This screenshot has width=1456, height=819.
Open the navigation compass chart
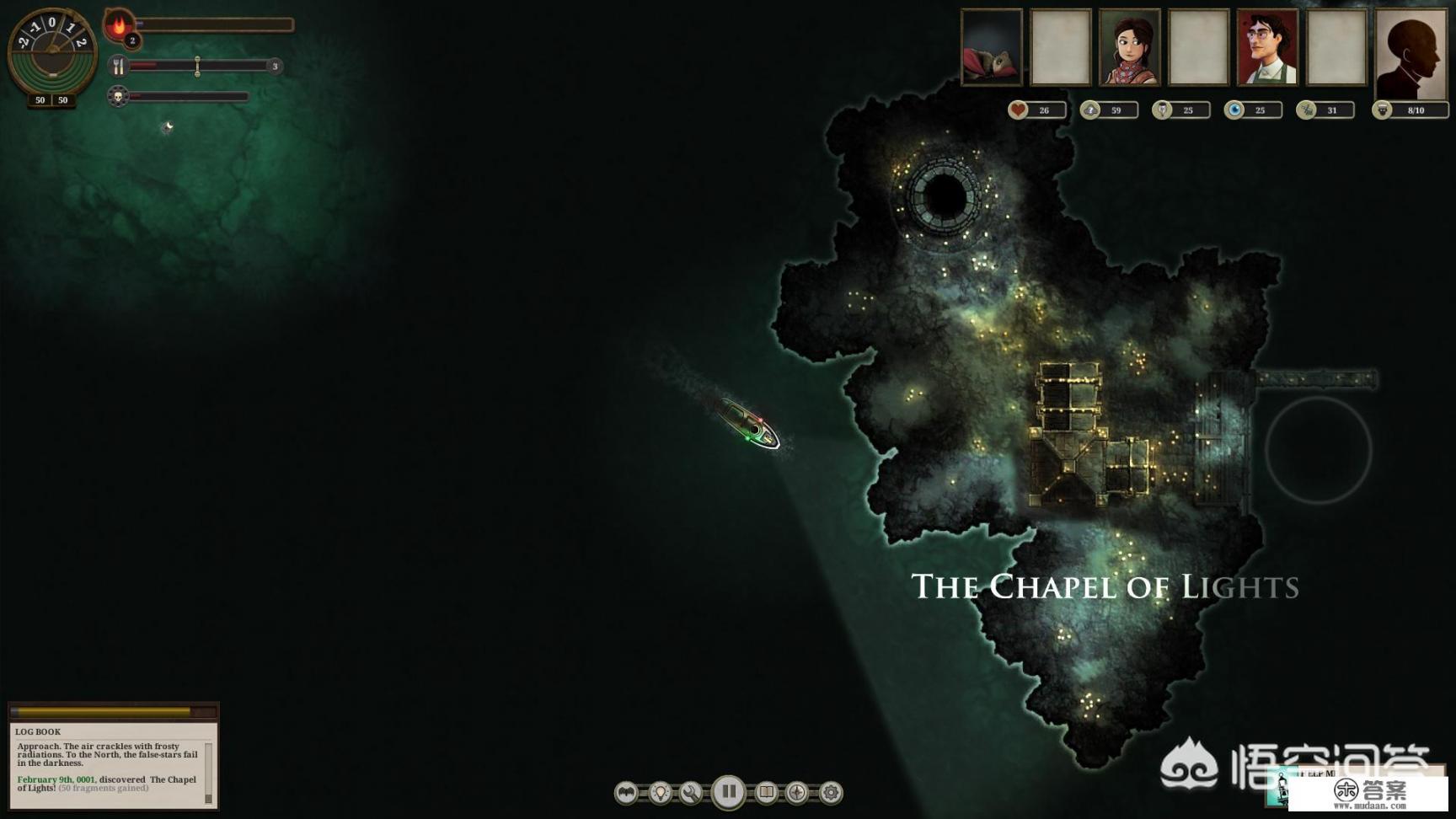coord(795,792)
